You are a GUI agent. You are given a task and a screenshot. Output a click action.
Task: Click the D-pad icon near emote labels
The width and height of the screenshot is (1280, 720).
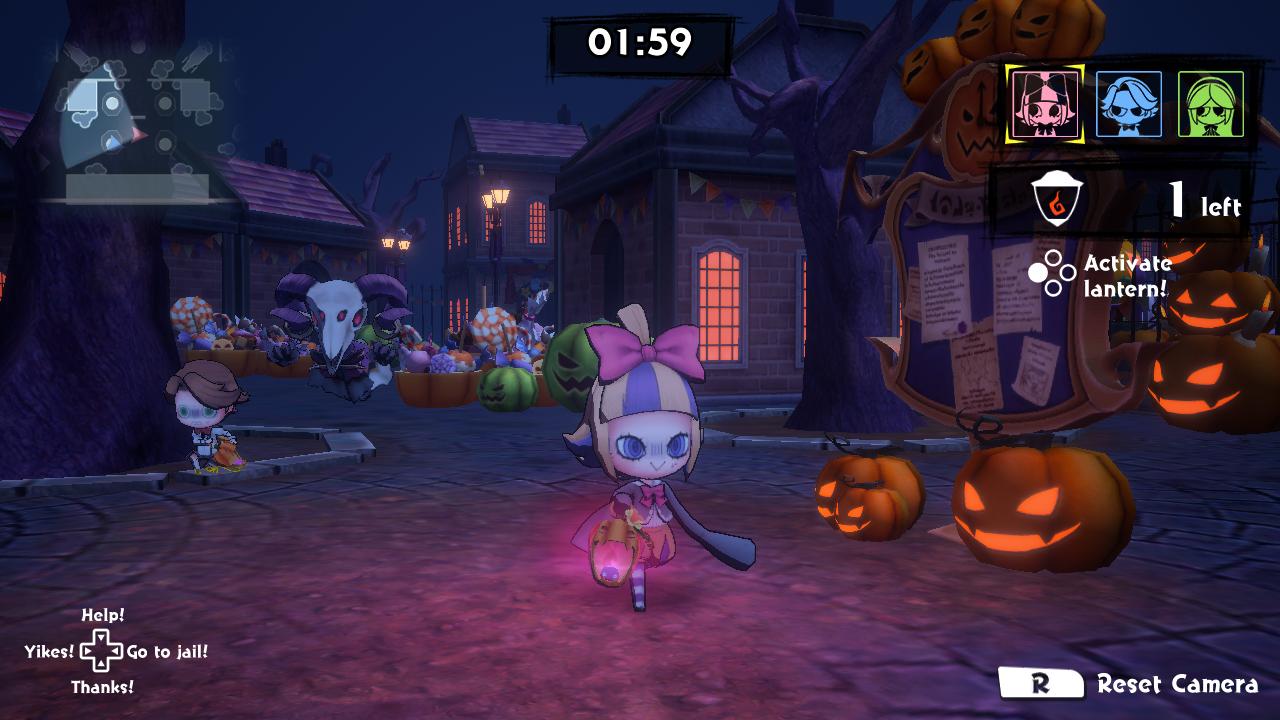click(100, 651)
